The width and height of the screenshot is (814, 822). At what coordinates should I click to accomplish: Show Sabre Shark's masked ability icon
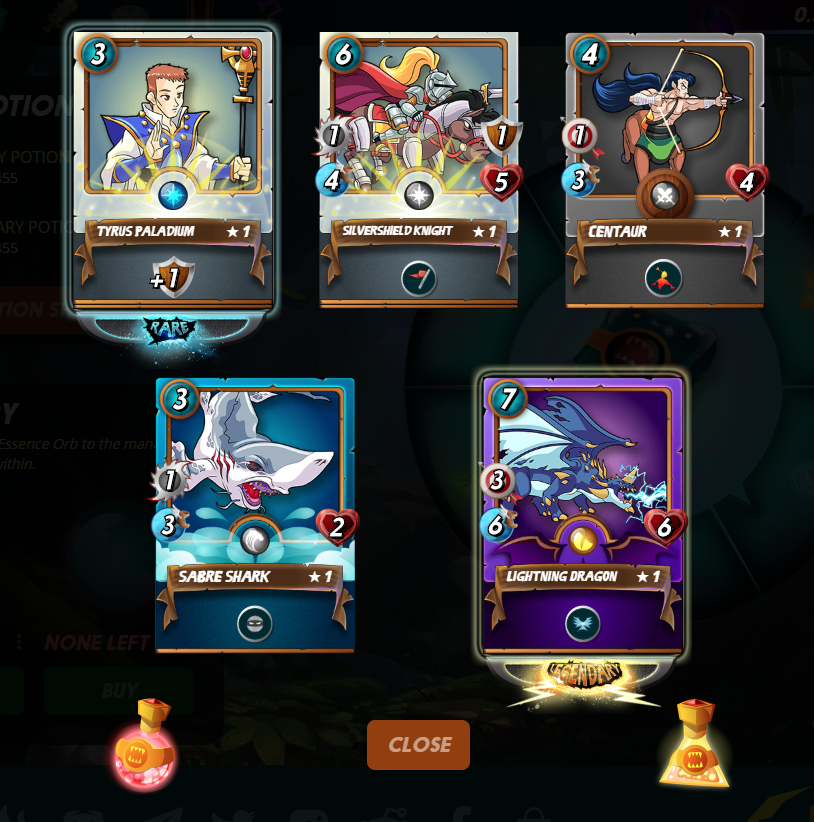click(x=254, y=624)
